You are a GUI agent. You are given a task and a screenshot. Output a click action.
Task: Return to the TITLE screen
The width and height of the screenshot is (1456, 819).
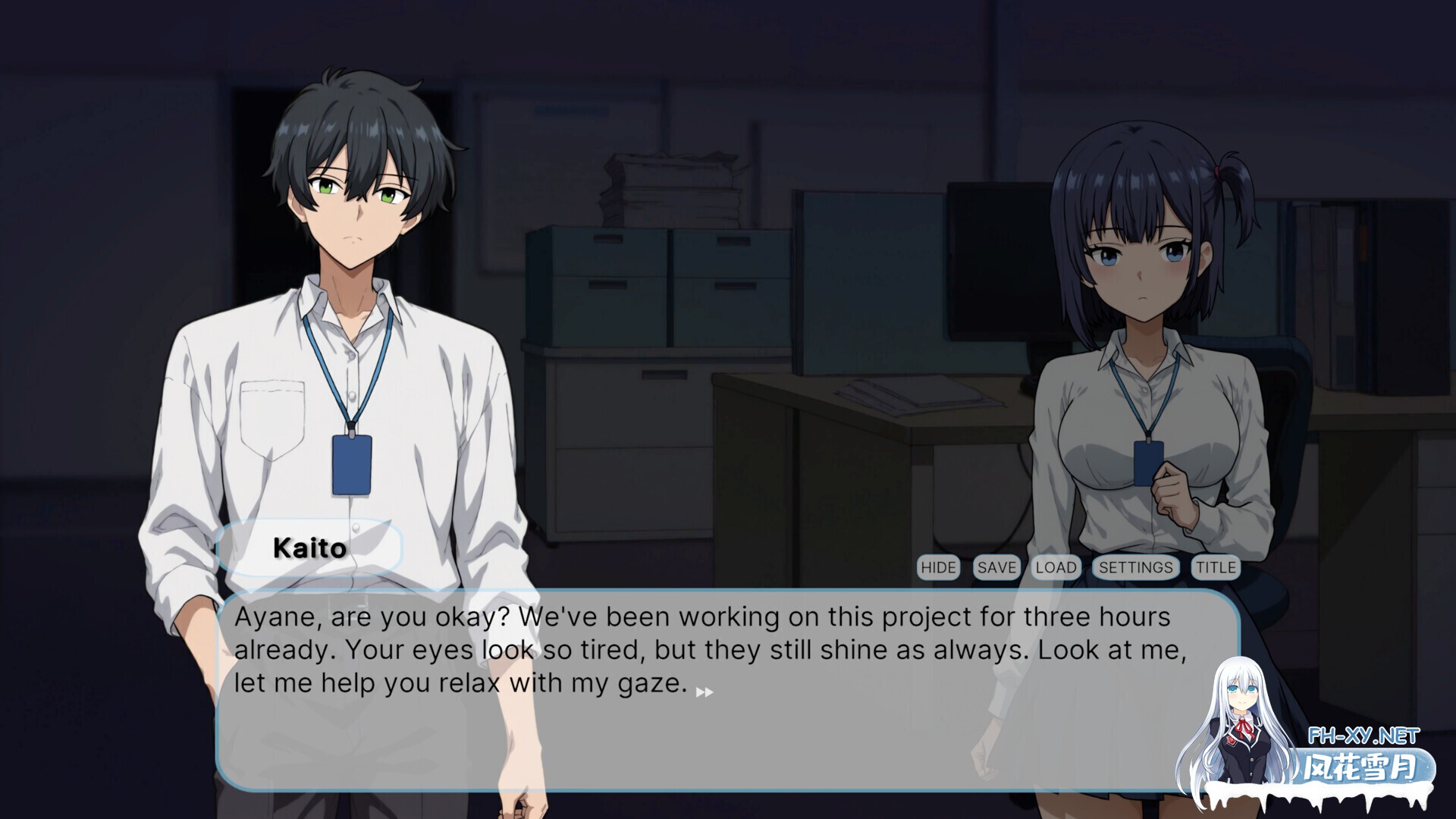coord(1215,567)
